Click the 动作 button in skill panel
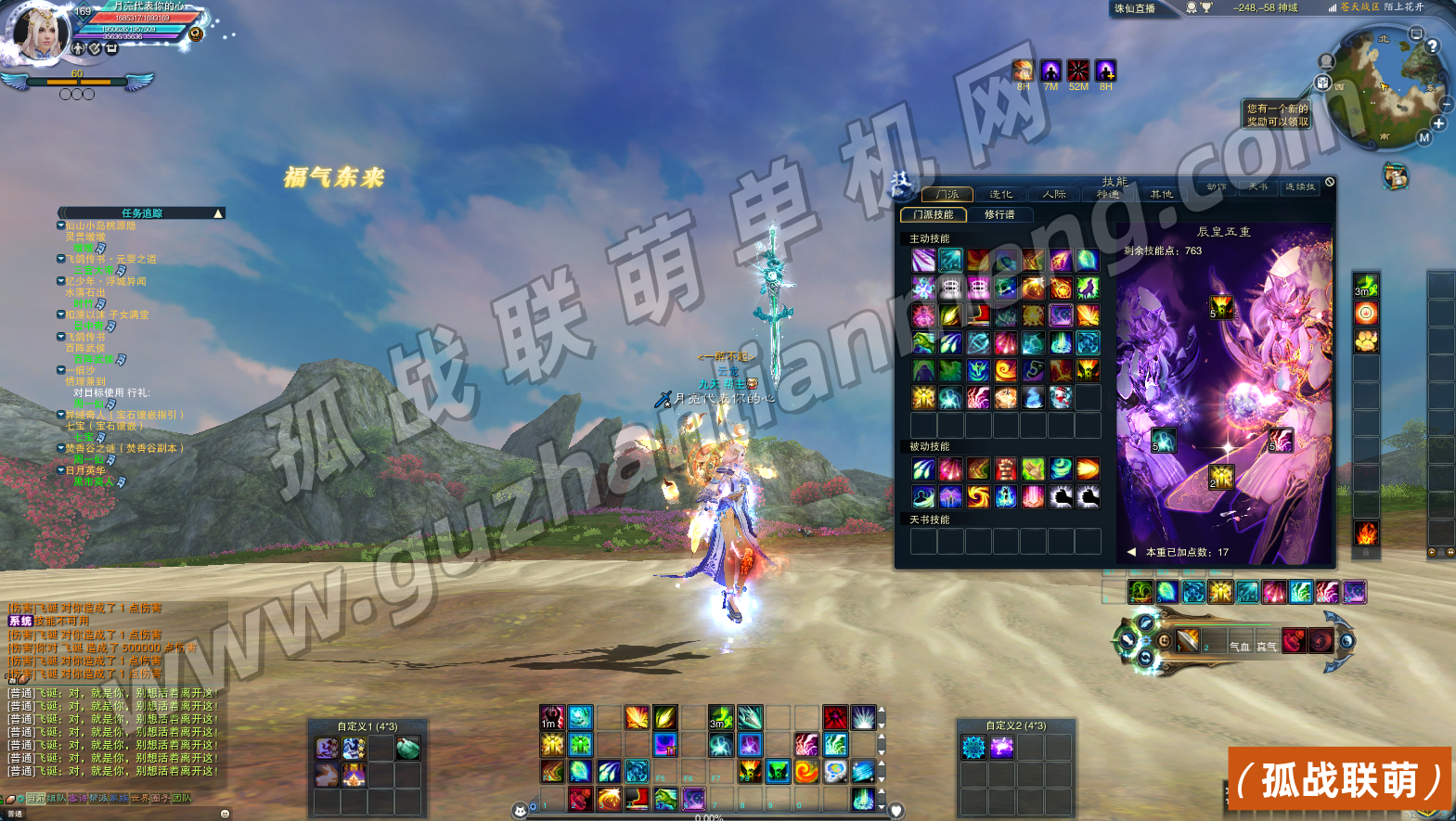Image resolution: width=1456 pixels, height=821 pixels. click(x=1217, y=187)
